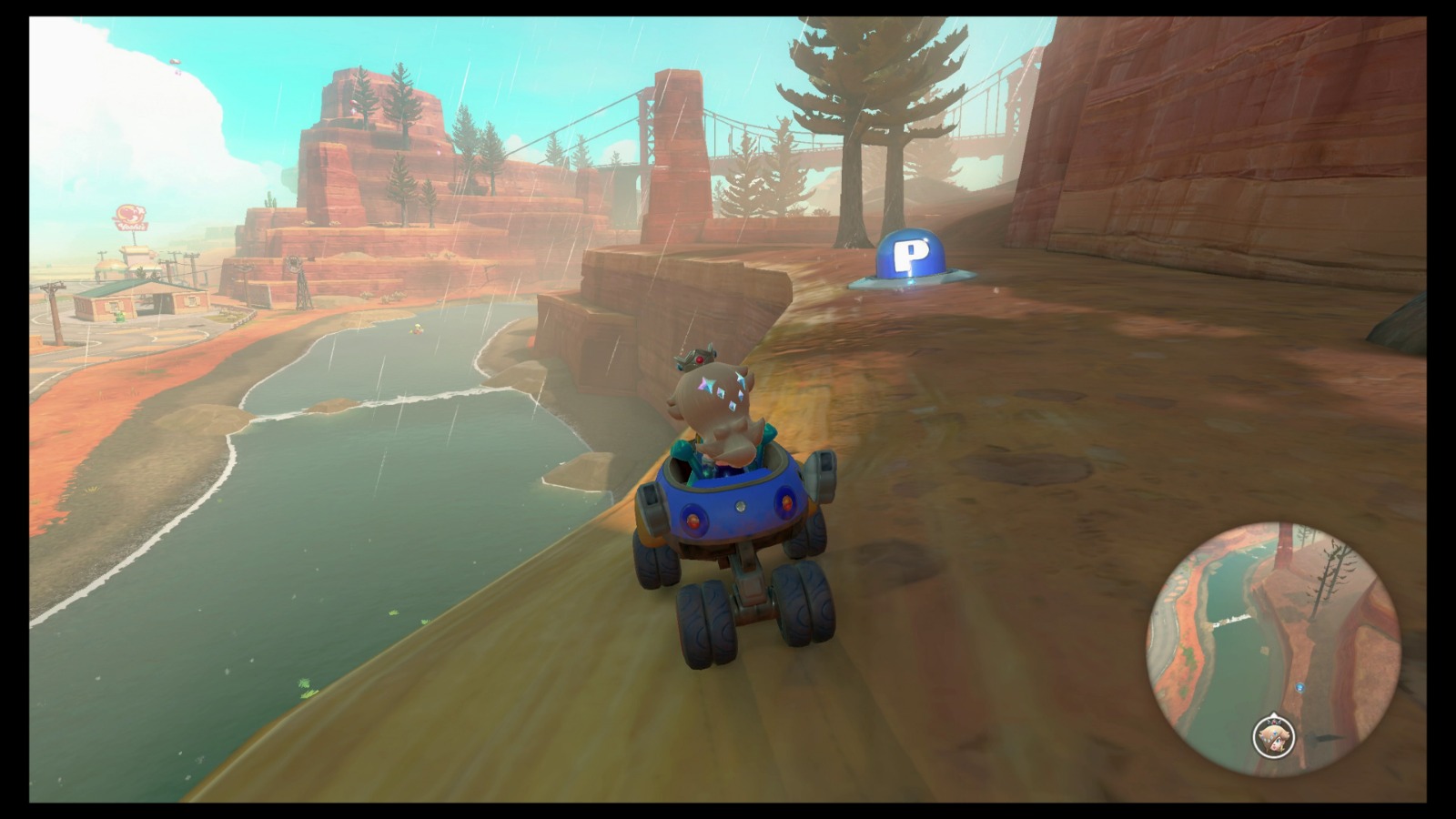This screenshot has height=819, width=1456.
Task: Click the glowing headlight on the kart's front
Action: pos(739,506)
